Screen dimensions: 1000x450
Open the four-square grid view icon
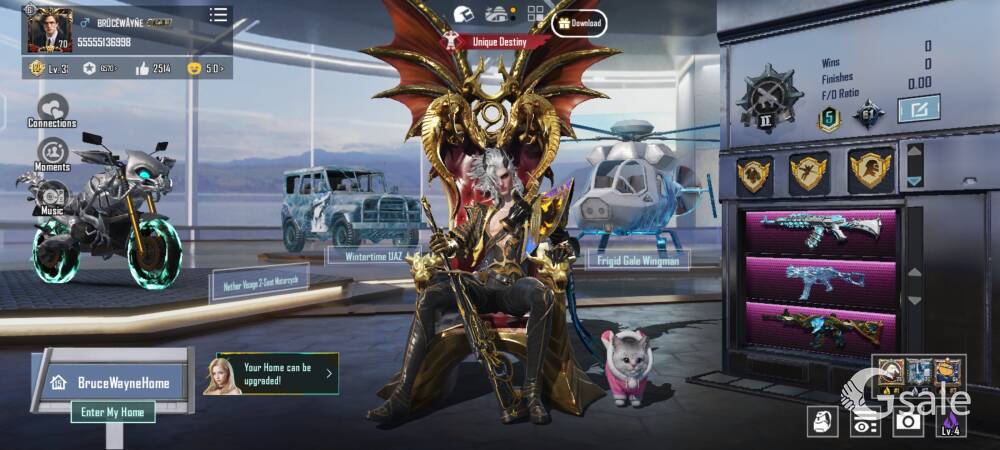pyautogui.click(x=536, y=14)
